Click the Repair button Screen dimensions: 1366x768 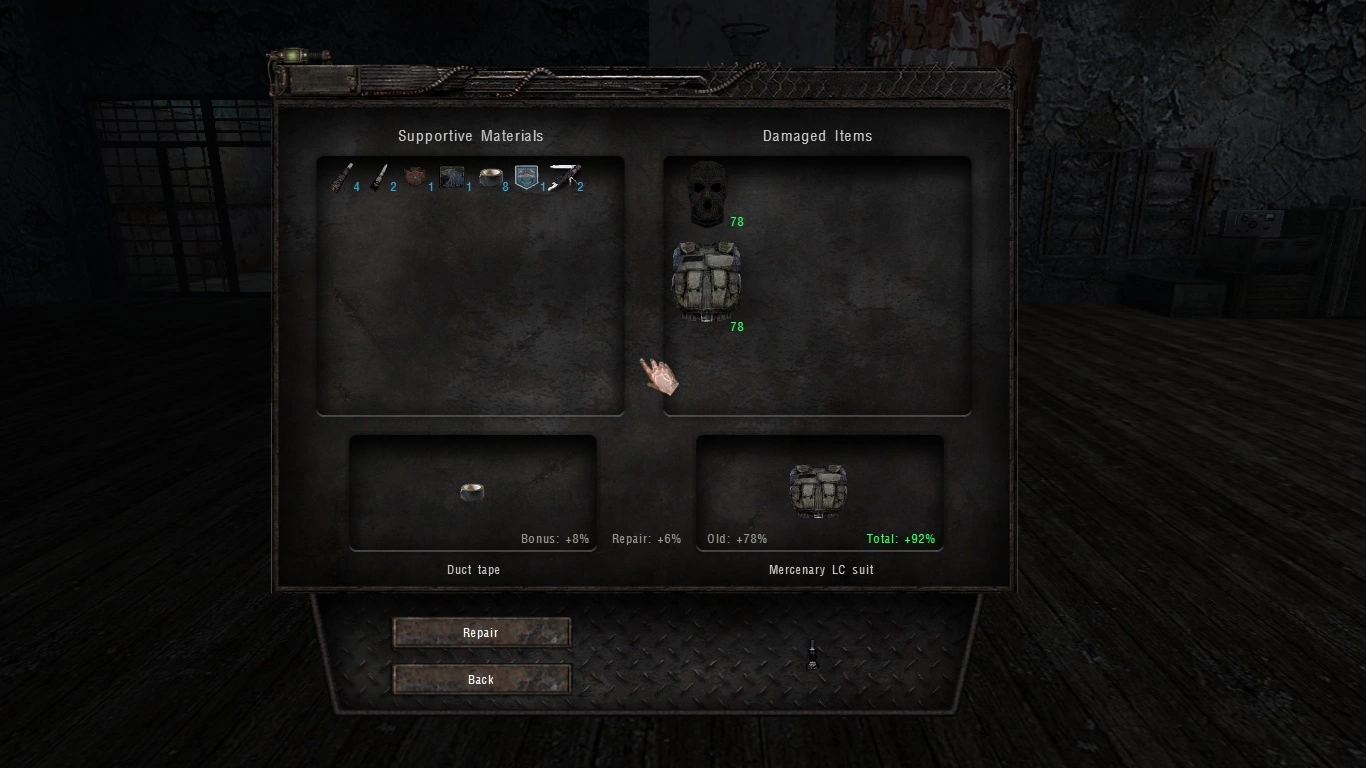[481, 633]
